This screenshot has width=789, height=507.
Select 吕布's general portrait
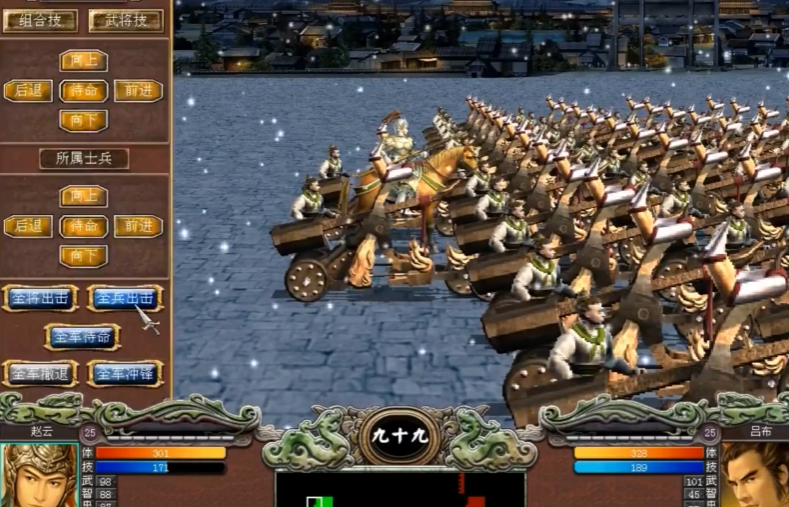pos(755,476)
